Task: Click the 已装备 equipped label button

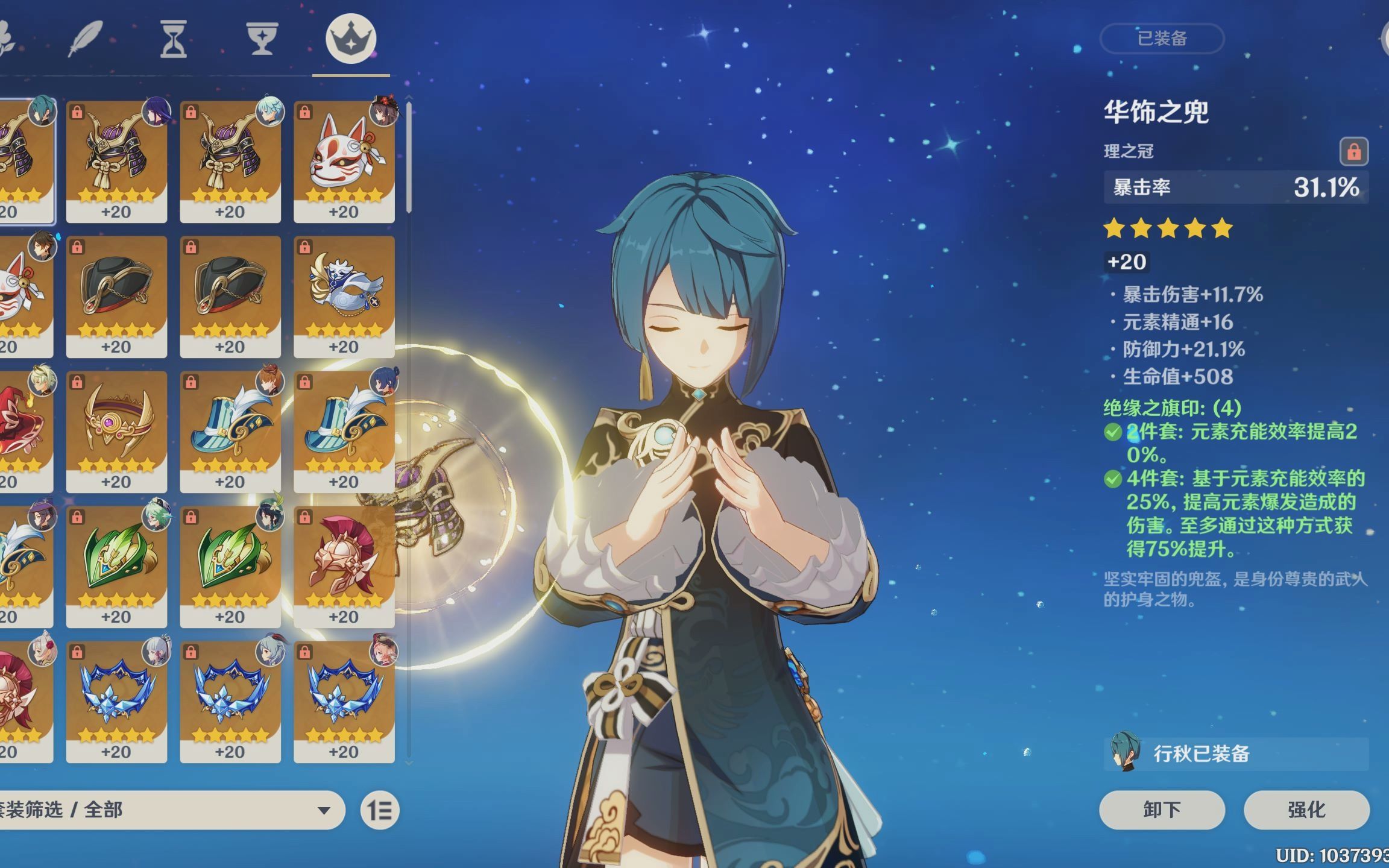Action: [1162, 39]
